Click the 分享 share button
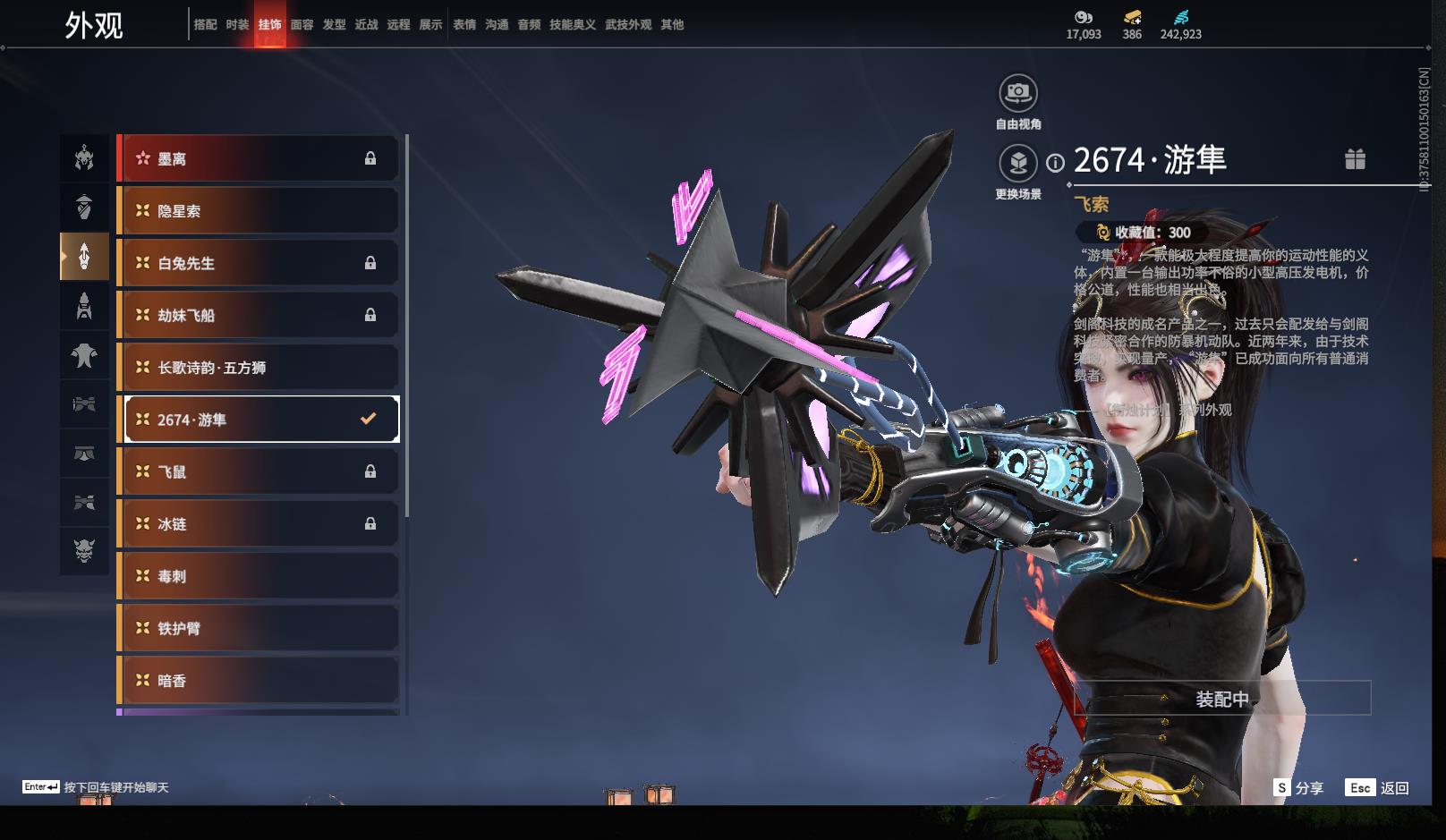1446x840 pixels. pos(1298,788)
